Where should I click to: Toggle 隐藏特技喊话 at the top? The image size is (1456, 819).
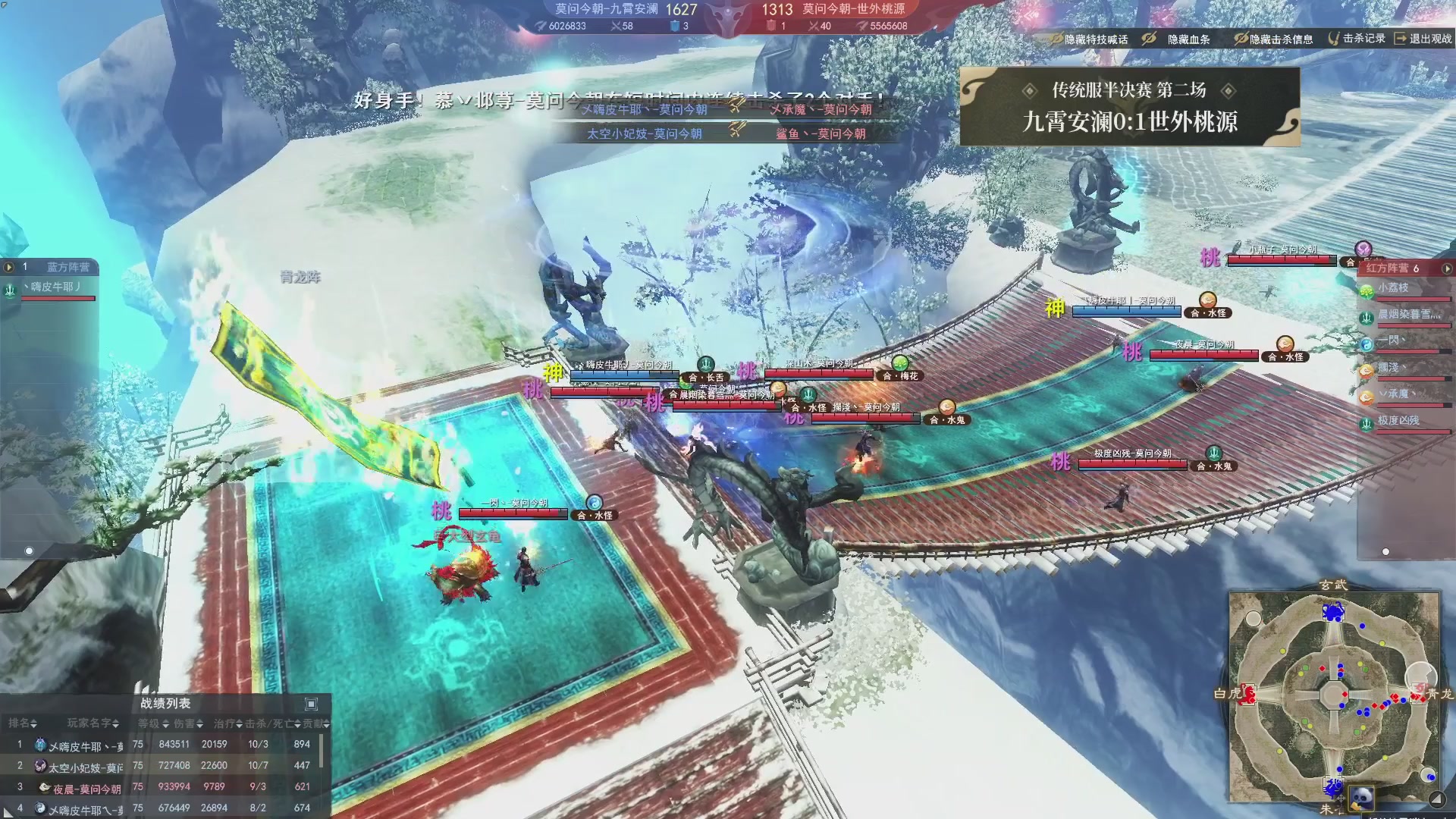1089,39
